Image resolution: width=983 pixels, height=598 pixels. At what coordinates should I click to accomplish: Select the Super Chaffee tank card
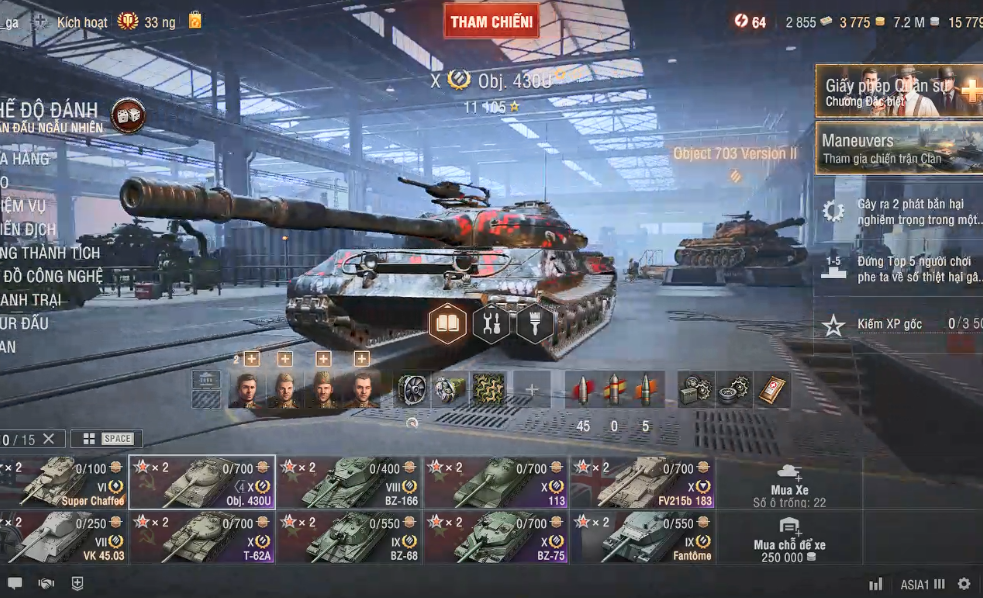(66, 482)
